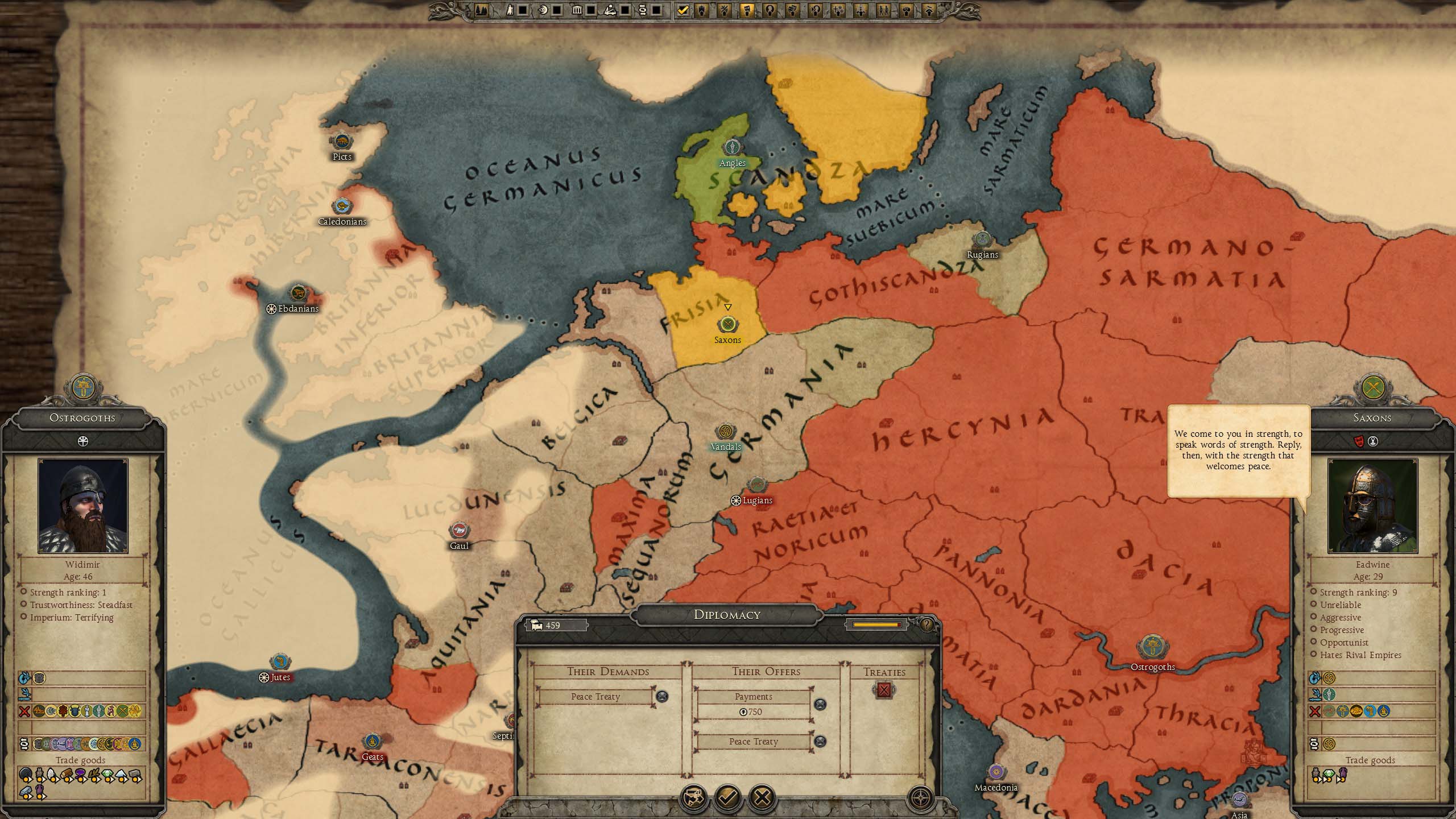The height and width of the screenshot is (819, 1456).
Task: Select the Vandals faction marker
Action: coord(725,432)
